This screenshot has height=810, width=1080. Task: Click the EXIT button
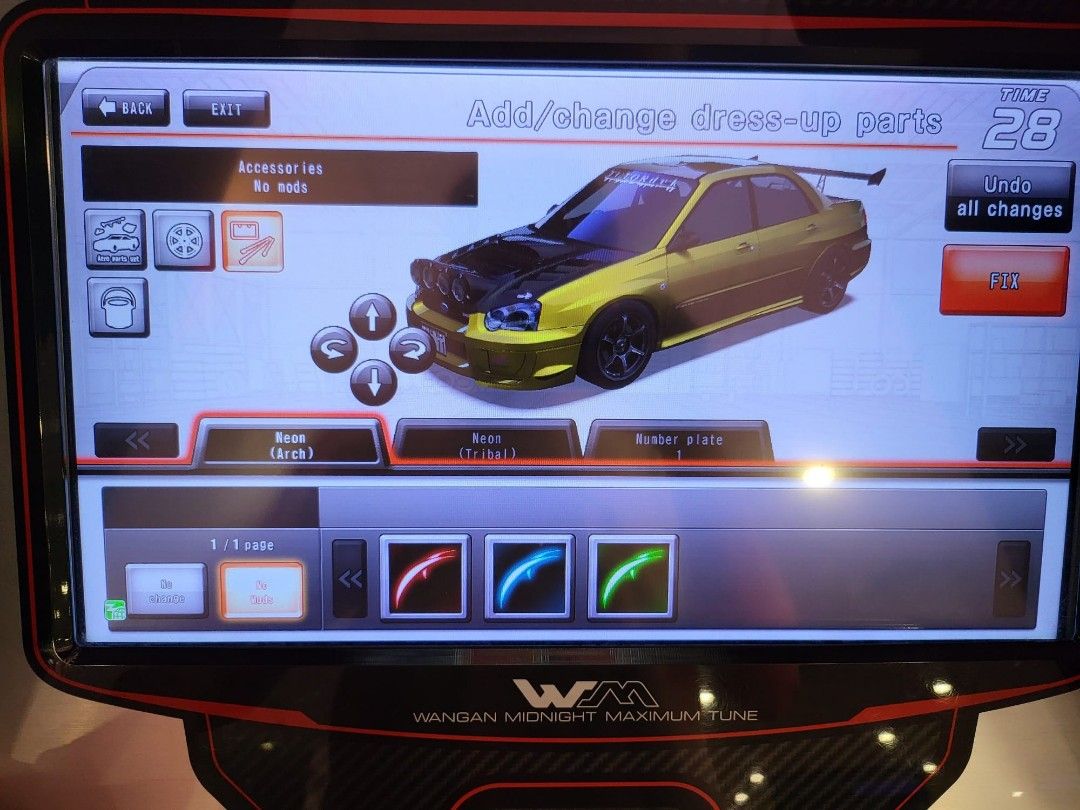226,109
